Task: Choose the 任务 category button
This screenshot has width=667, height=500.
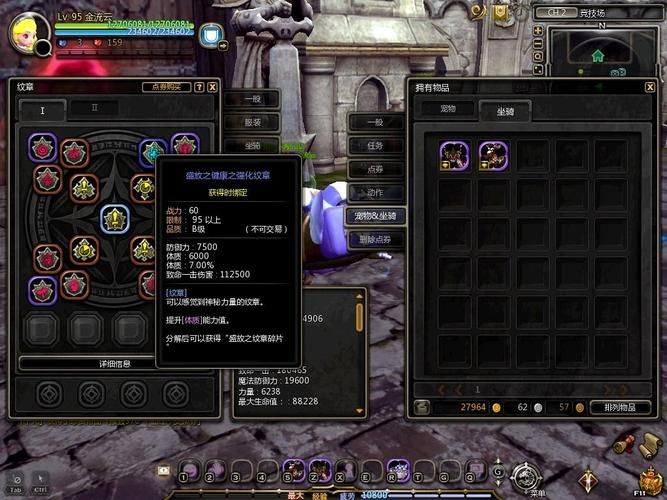Action: pyautogui.click(x=375, y=145)
